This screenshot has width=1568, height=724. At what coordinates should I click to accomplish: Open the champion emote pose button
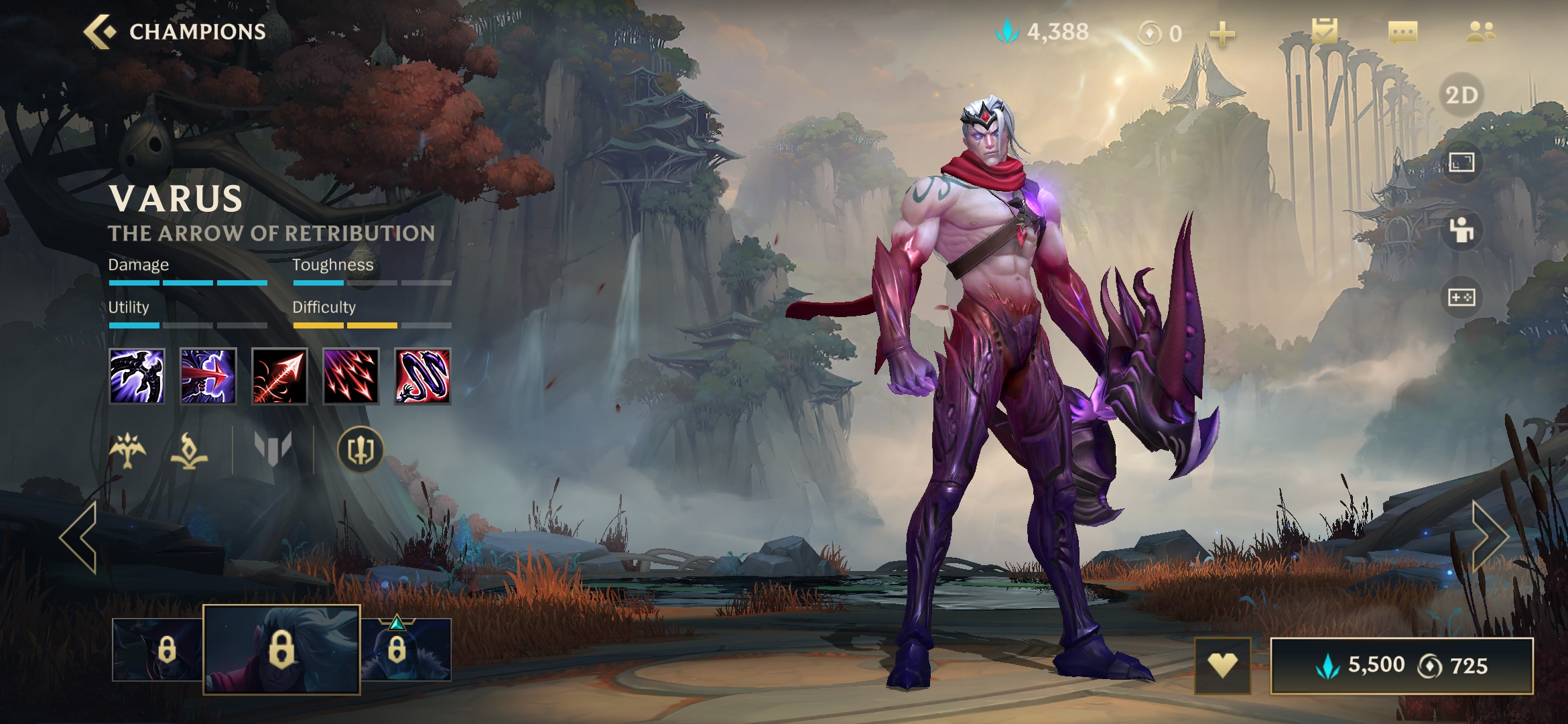pyautogui.click(x=1461, y=230)
